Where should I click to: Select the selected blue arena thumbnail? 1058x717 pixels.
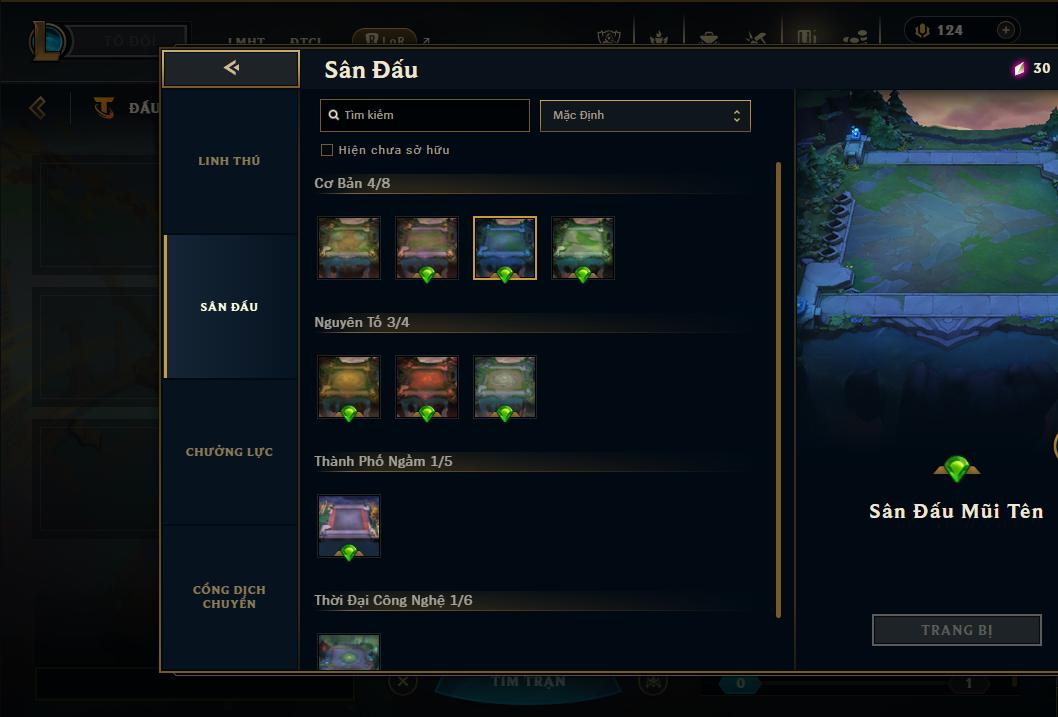505,248
